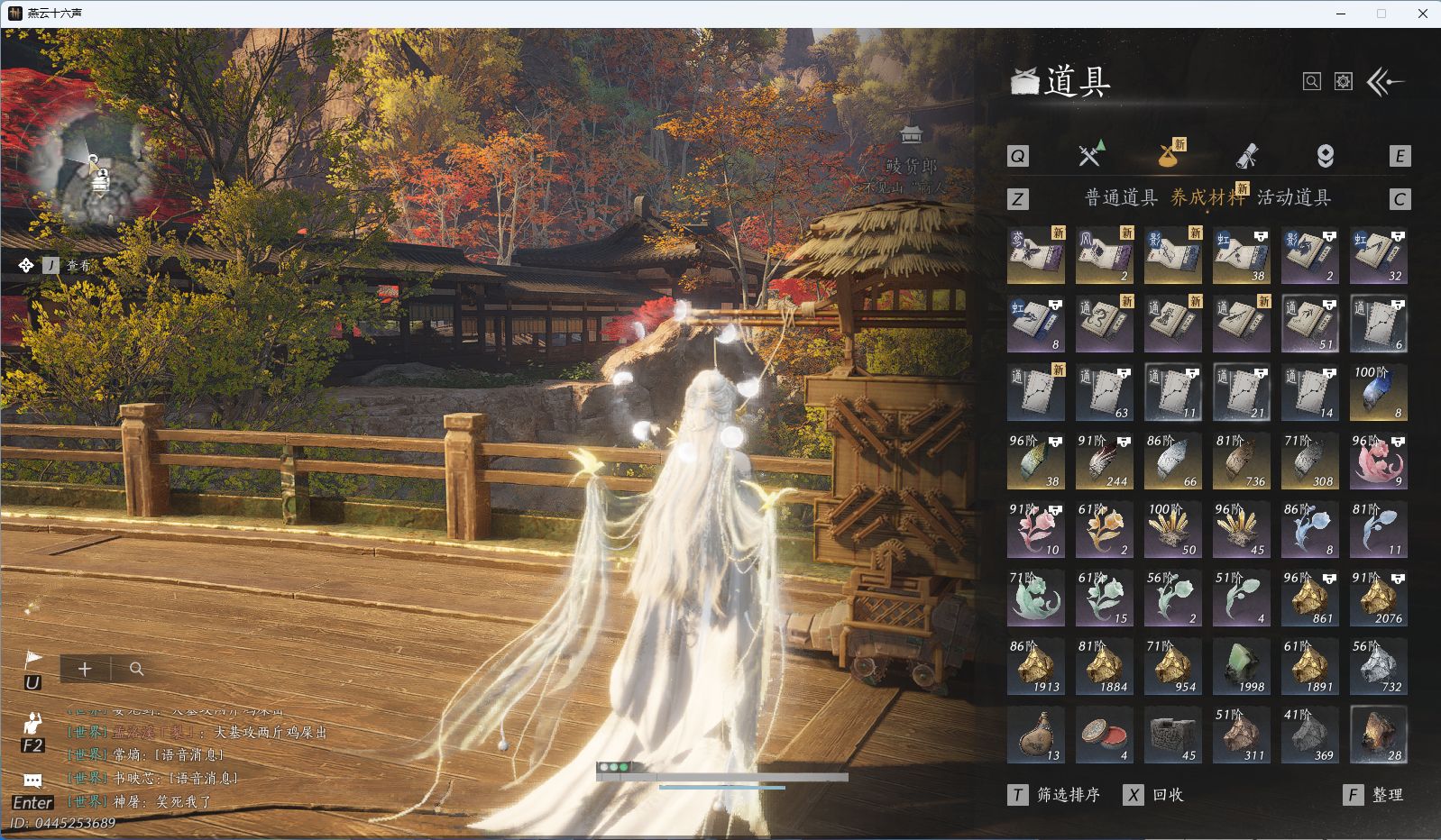Select the crossed swords equipment category

coord(1090,155)
